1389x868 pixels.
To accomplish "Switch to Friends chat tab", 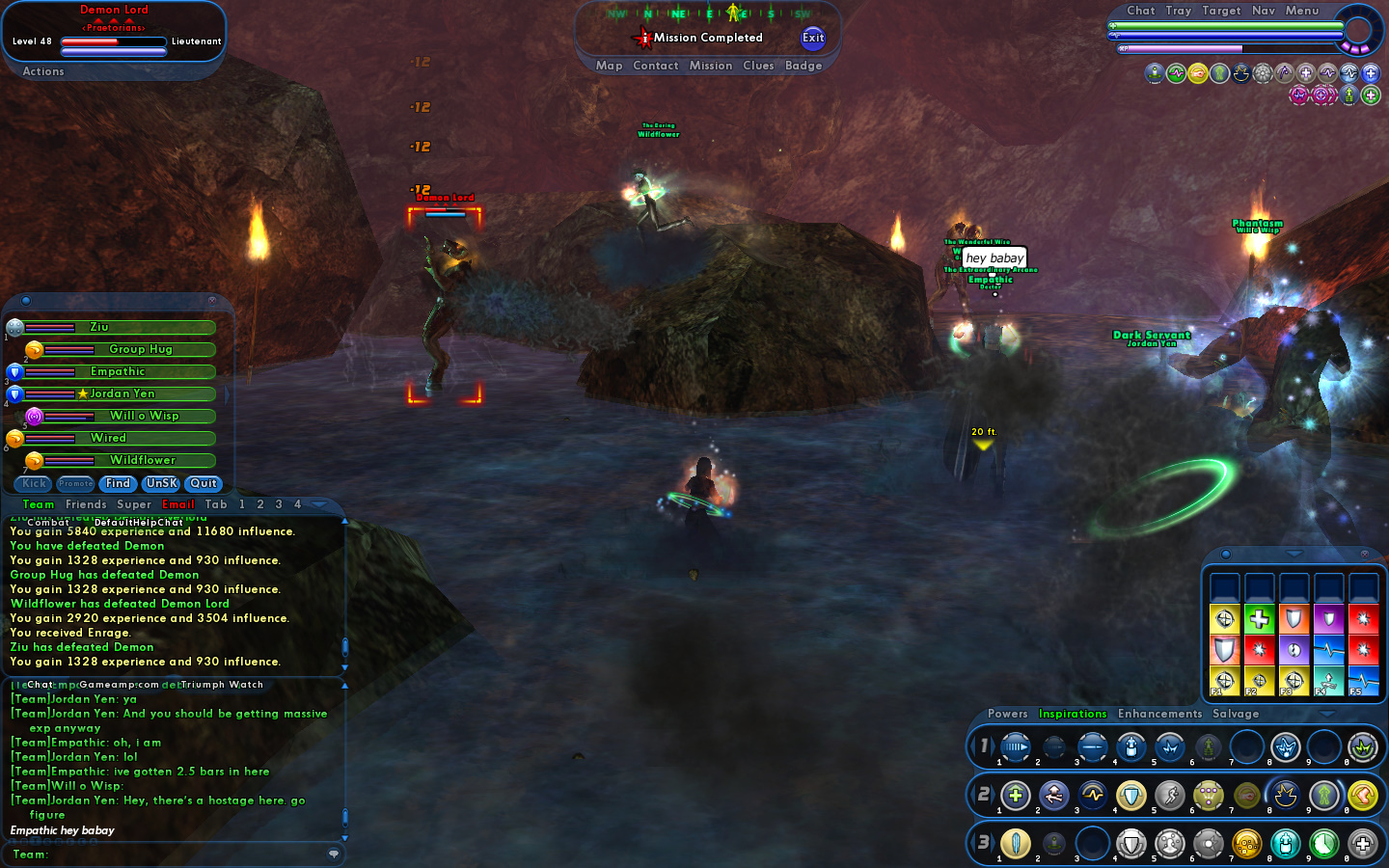I will 86,504.
